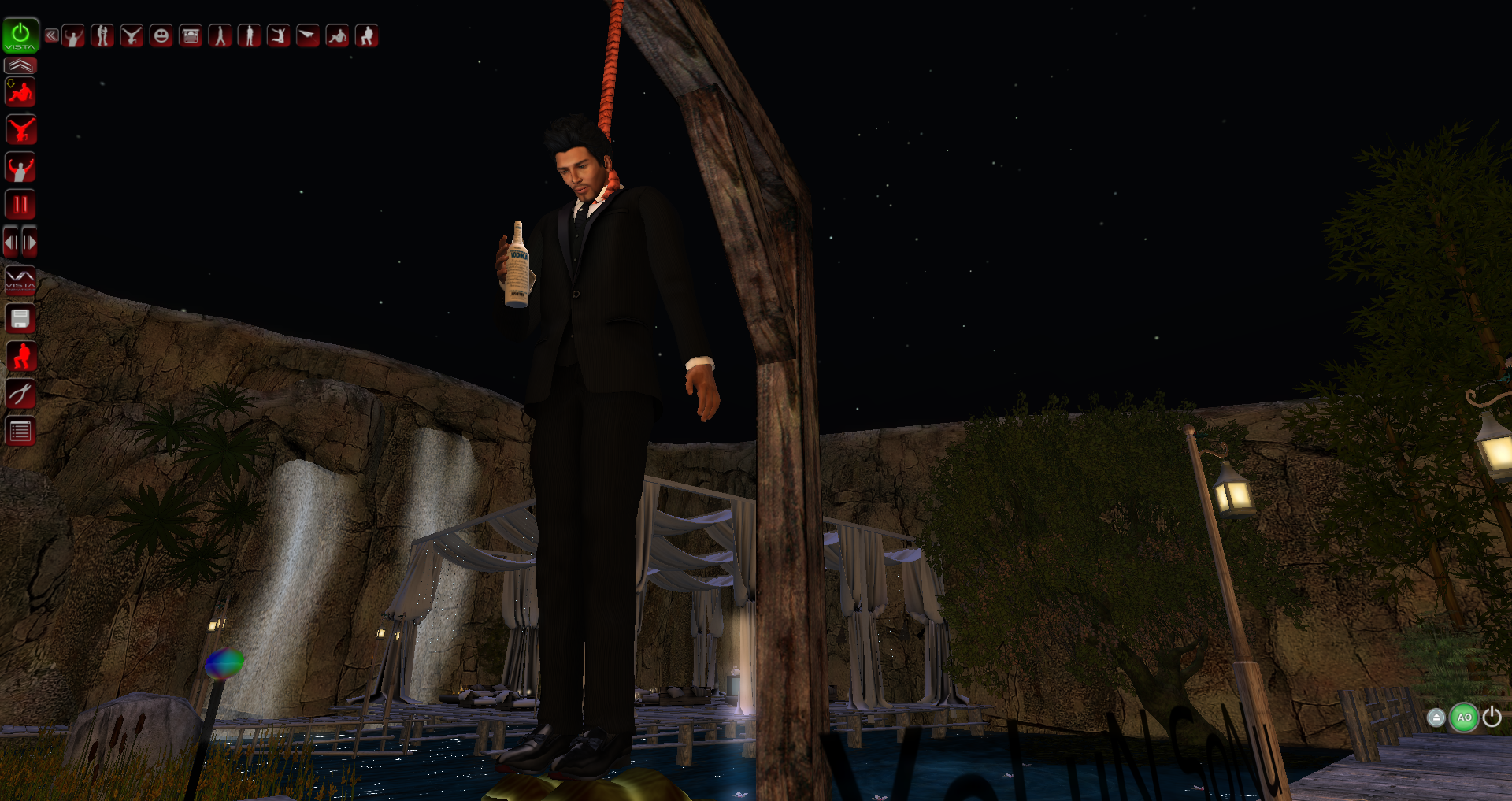Skip to the previous animation
Viewport: 1512px width, 801px height.
coord(11,243)
